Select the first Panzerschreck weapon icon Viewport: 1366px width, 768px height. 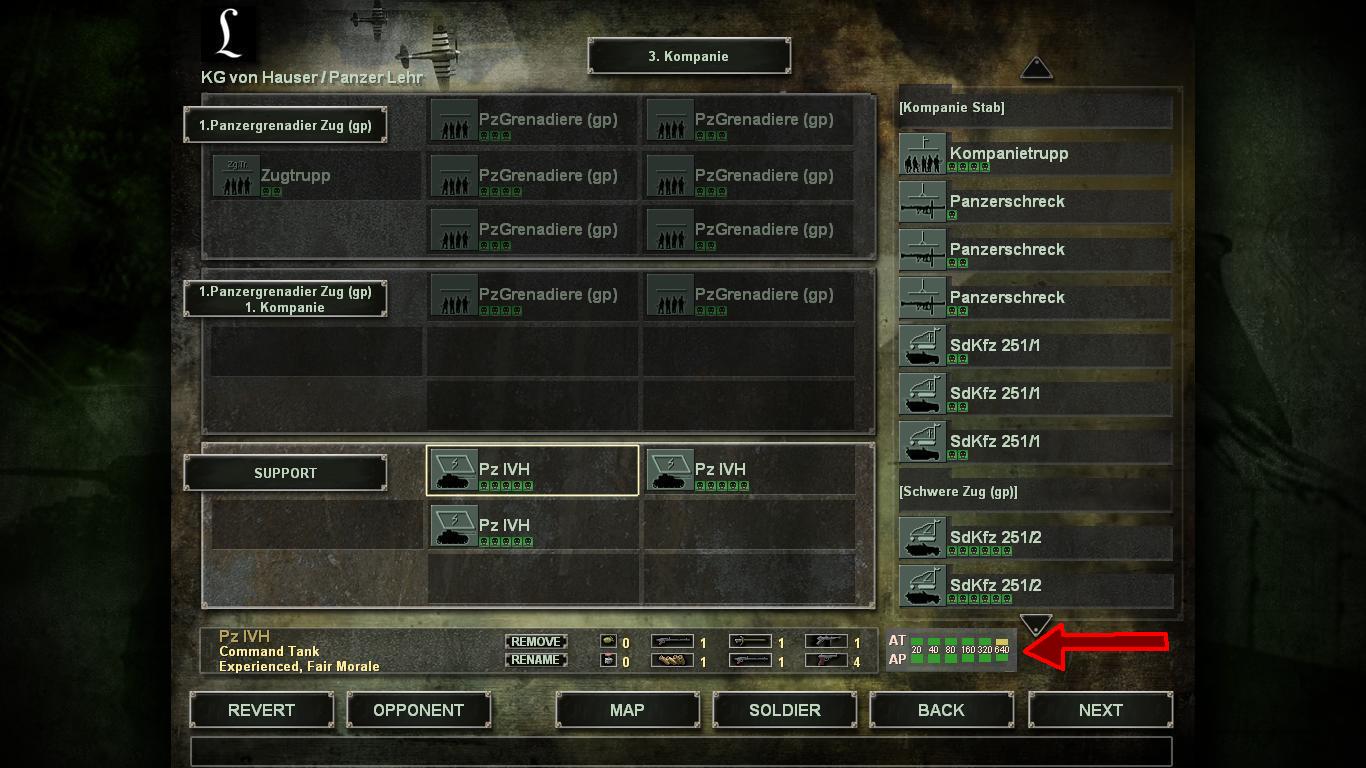click(x=921, y=203)
